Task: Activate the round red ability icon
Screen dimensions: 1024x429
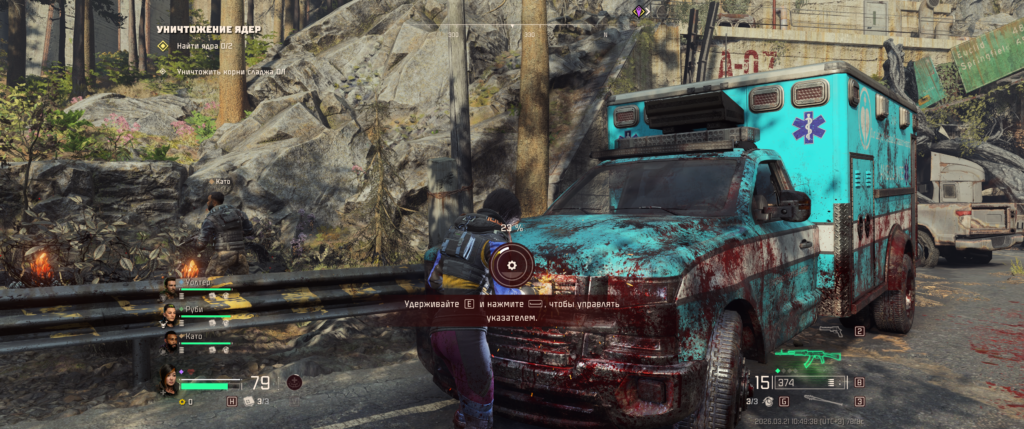Action: click(x=294, y=381)
